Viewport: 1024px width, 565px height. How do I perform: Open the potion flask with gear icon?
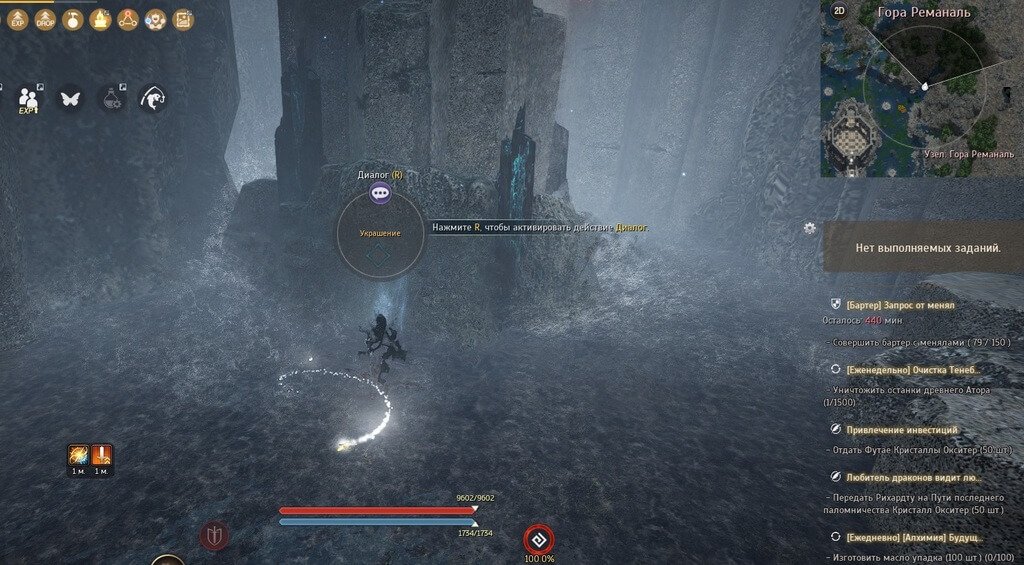tap(112, 98)
